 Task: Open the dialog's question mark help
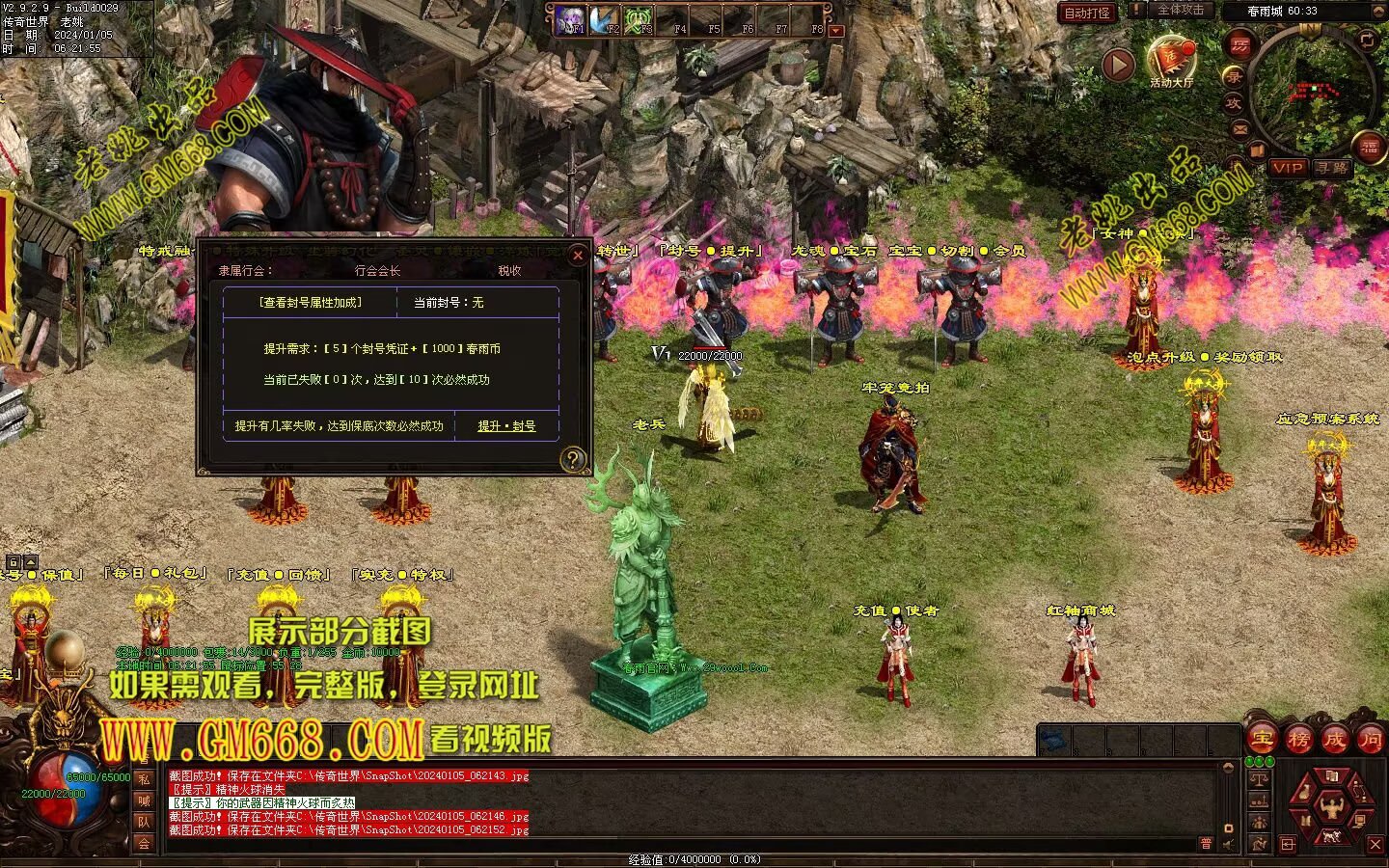[572, 460]
